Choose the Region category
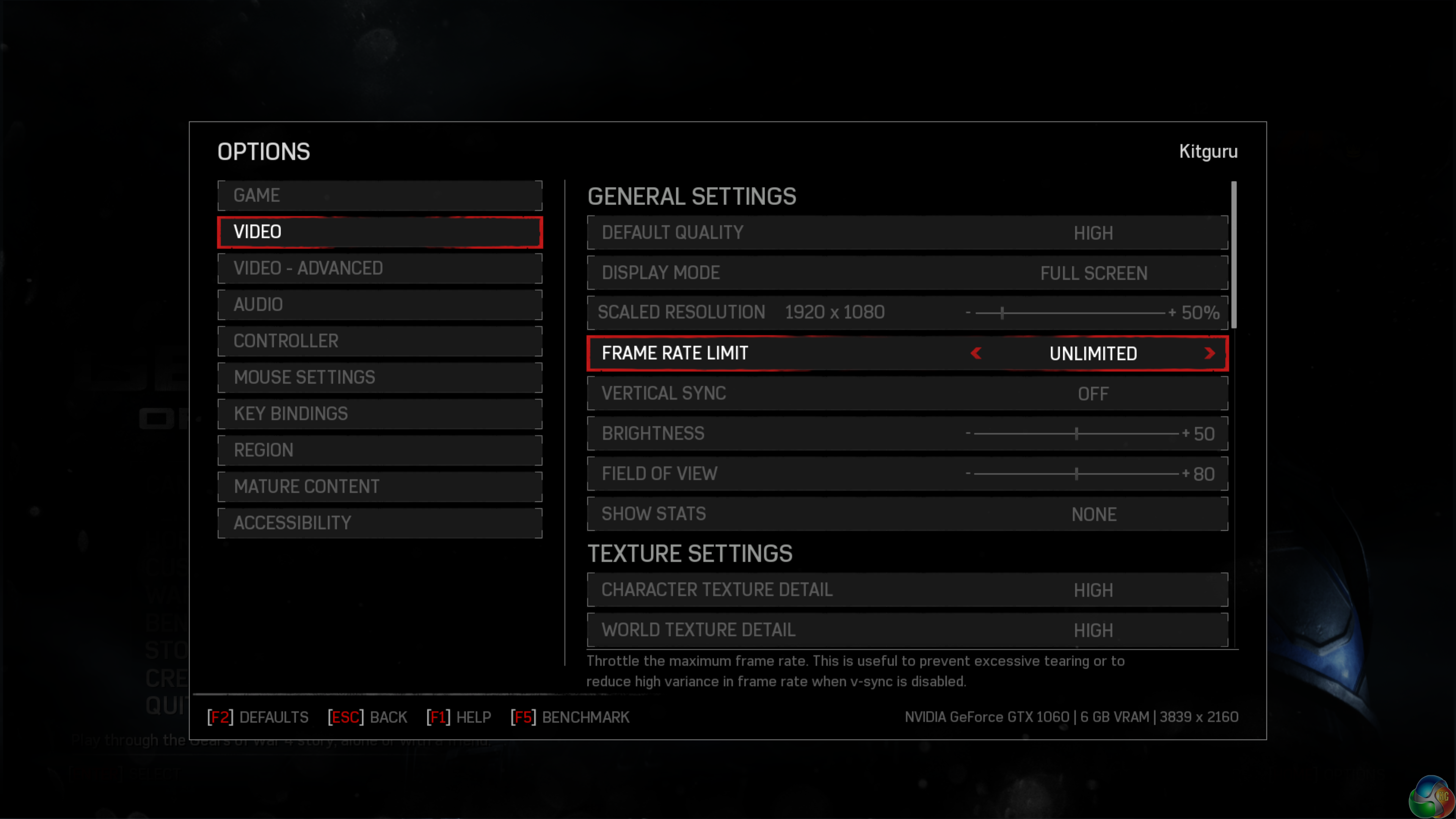 [379, 450]
